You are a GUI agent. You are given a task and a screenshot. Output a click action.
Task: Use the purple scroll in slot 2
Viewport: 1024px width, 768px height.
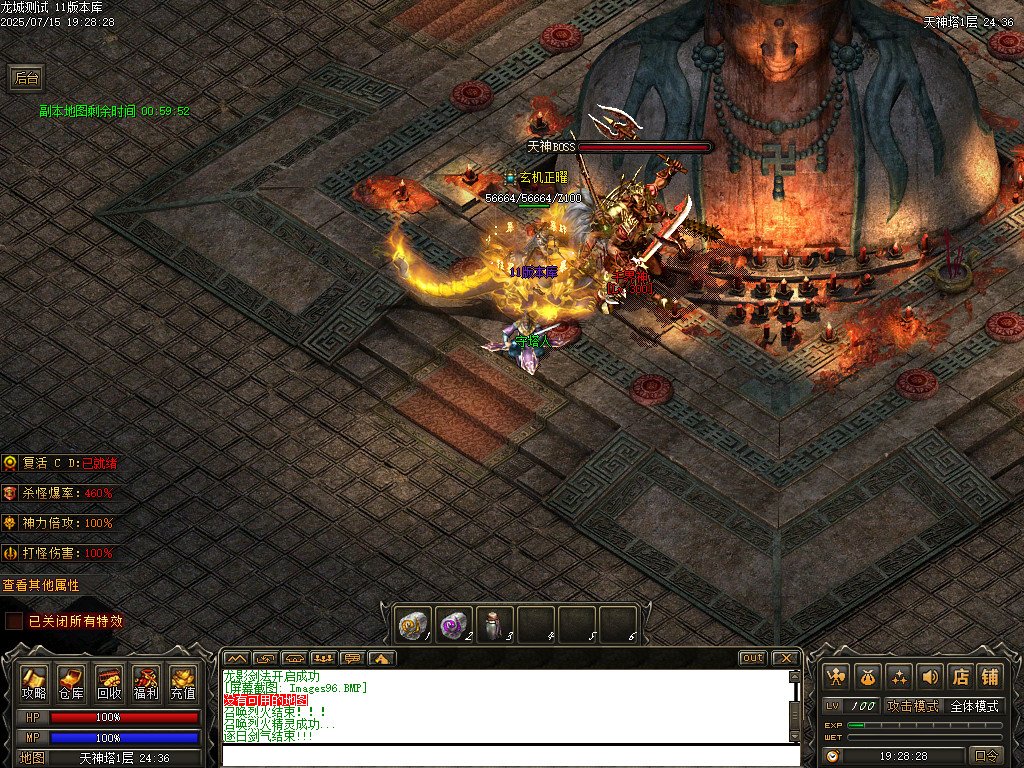454,624
